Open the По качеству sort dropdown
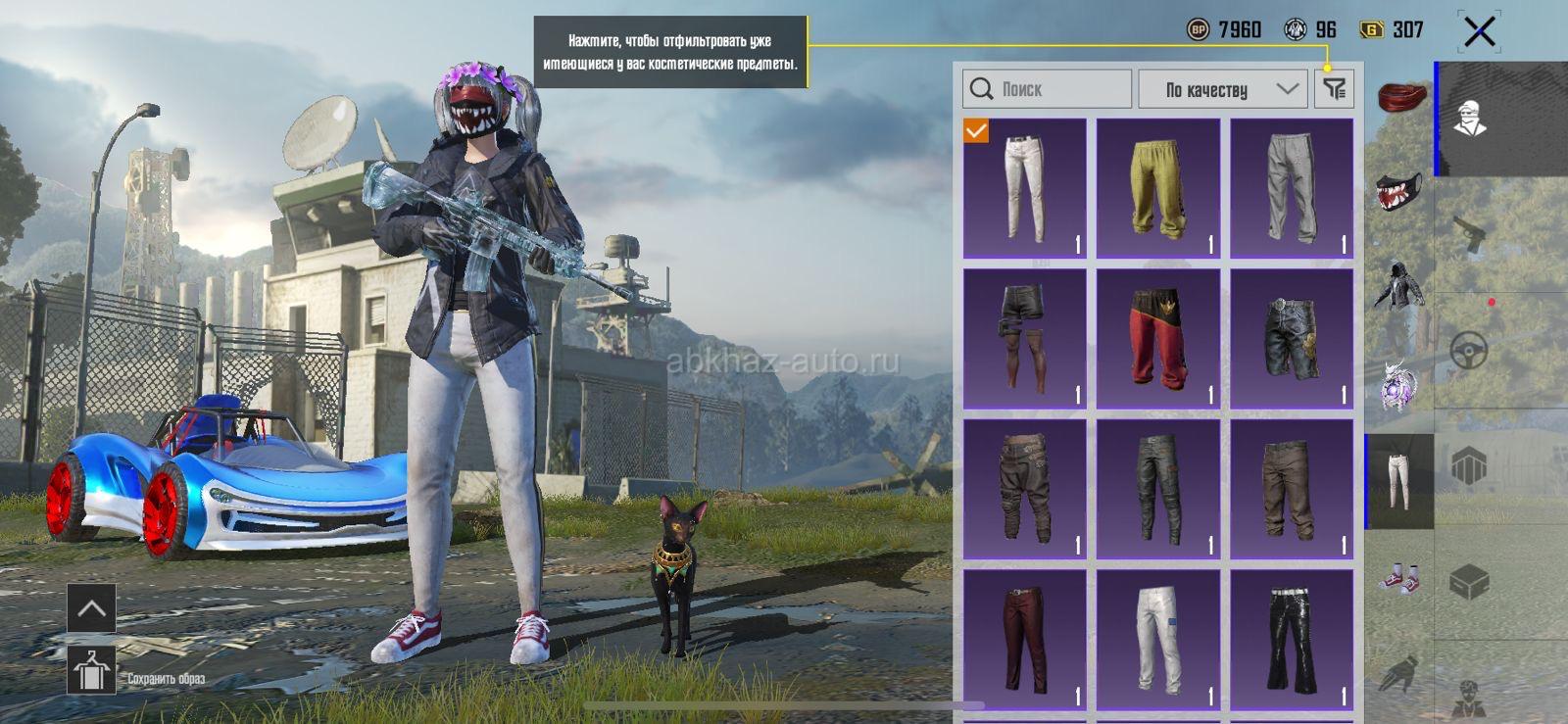The image size is (1568, 724). click(x=1223, y=89)
